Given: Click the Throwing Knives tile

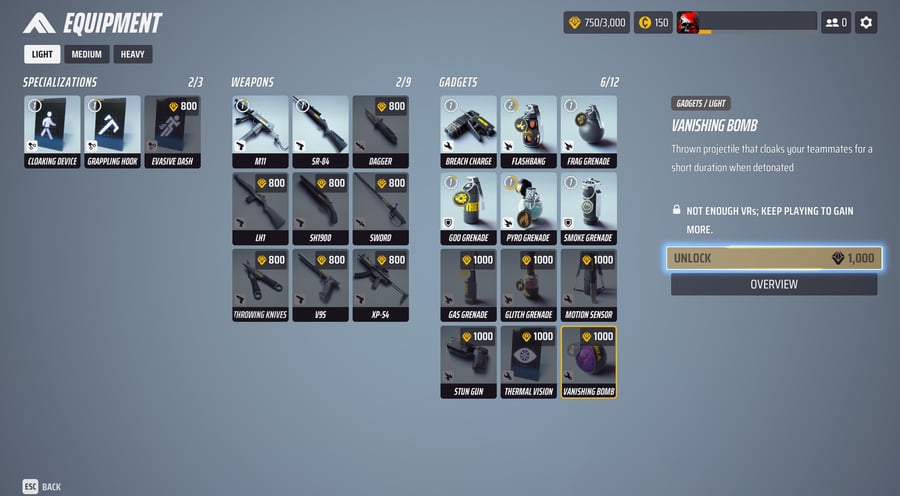Looking at the screenshot, I should point(260,285).
